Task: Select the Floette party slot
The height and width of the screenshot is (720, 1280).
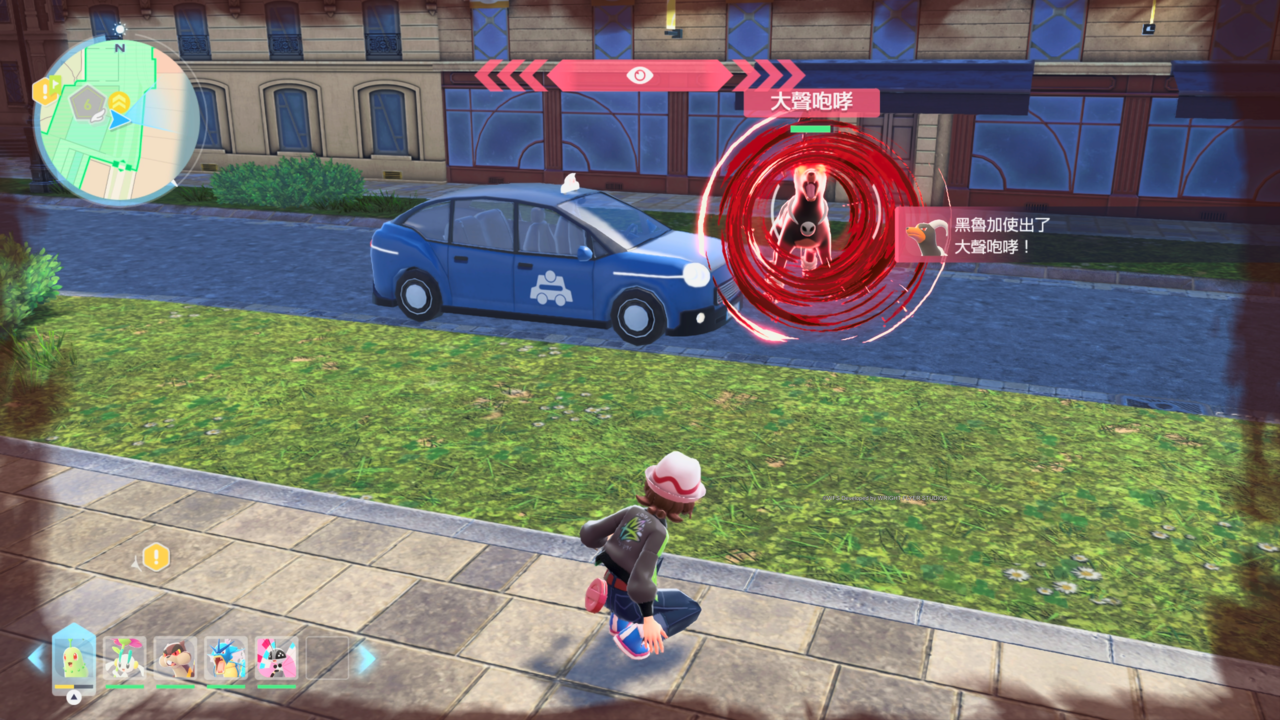Action: pyautogui.click(x=125, y=659)
